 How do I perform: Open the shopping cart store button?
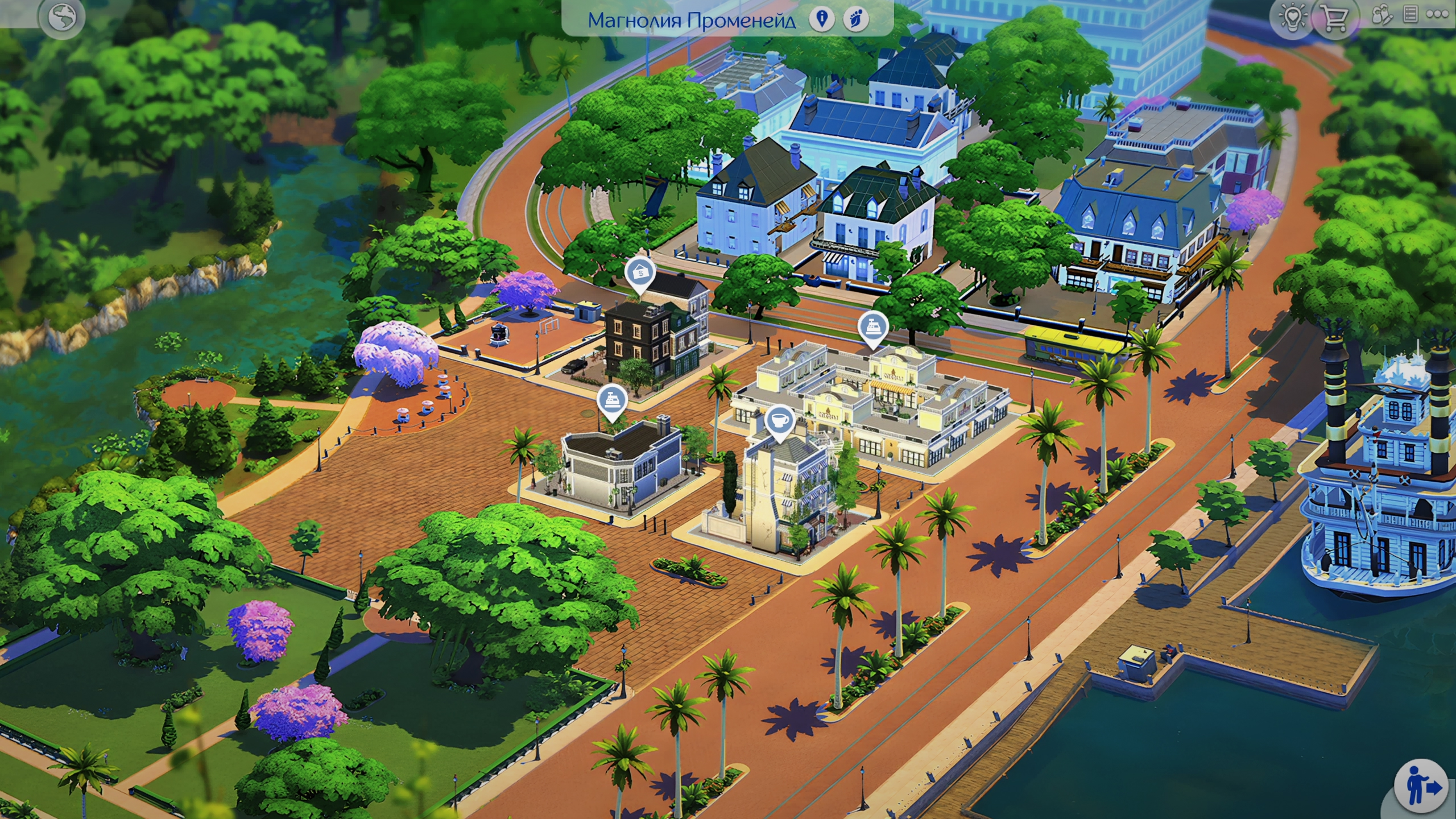coord(1334,18)
